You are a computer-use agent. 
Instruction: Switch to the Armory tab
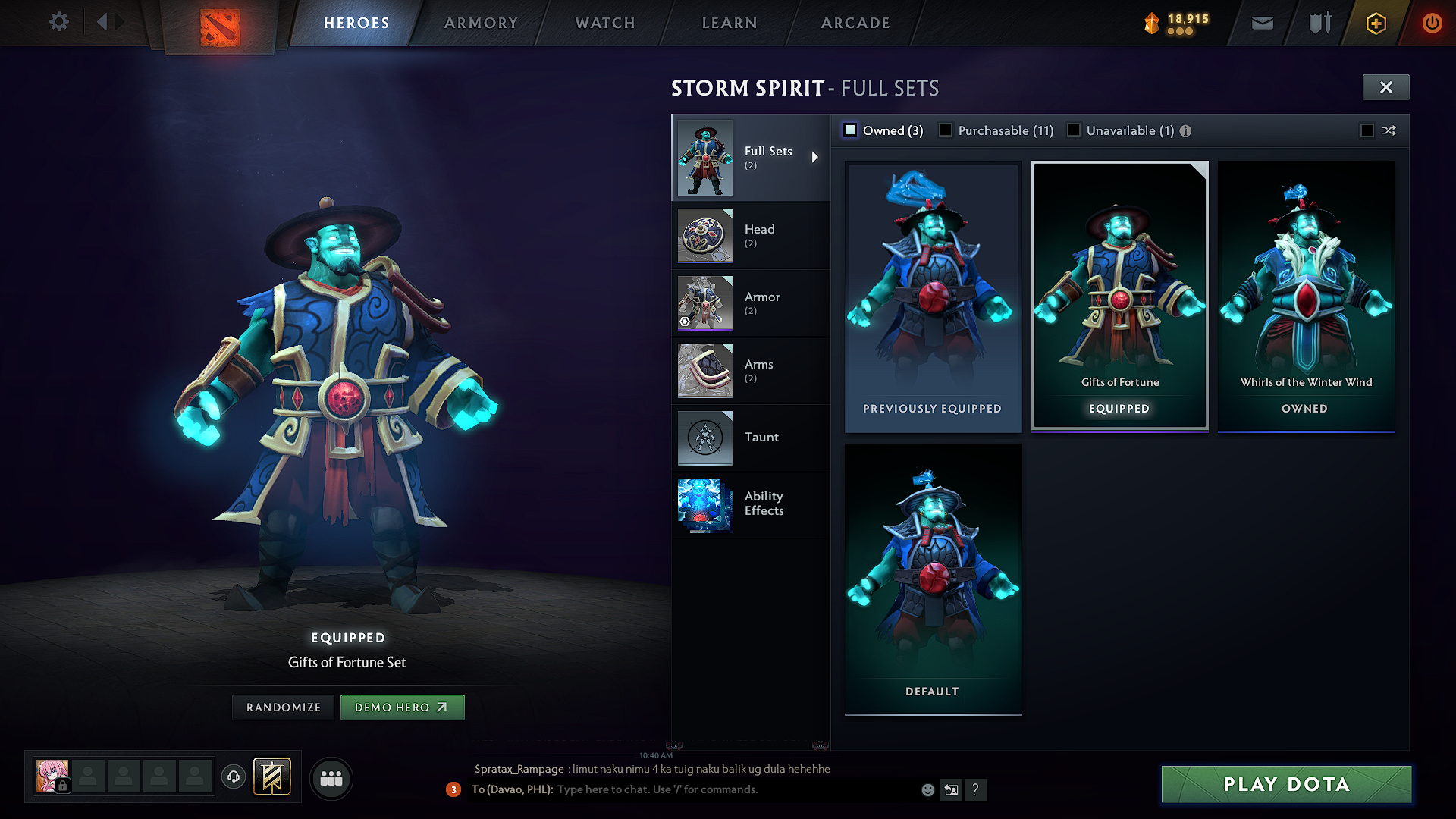[481, 23]
